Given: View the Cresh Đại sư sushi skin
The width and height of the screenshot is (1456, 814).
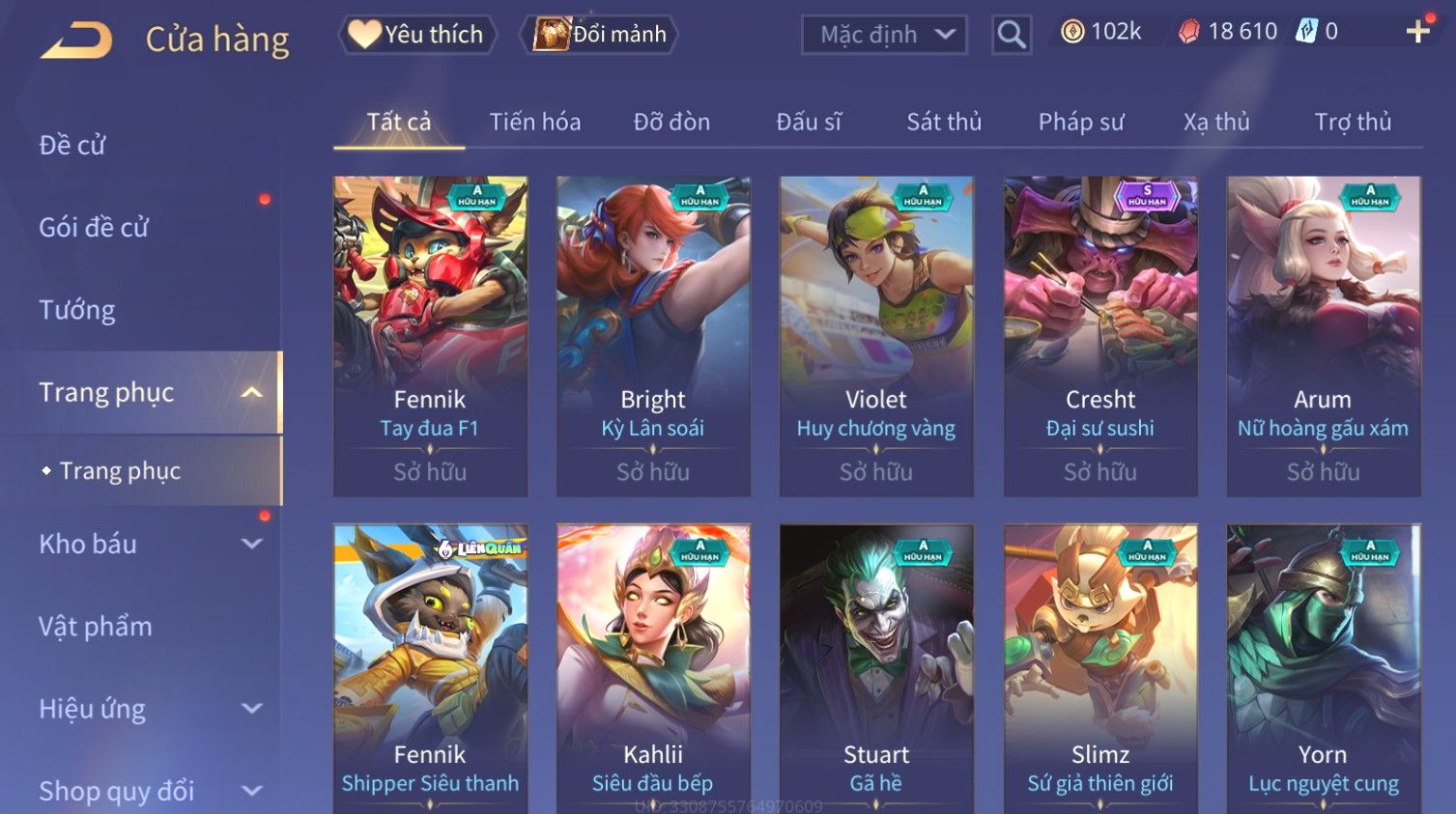Looking at the screenshot, I should 1100,335.
